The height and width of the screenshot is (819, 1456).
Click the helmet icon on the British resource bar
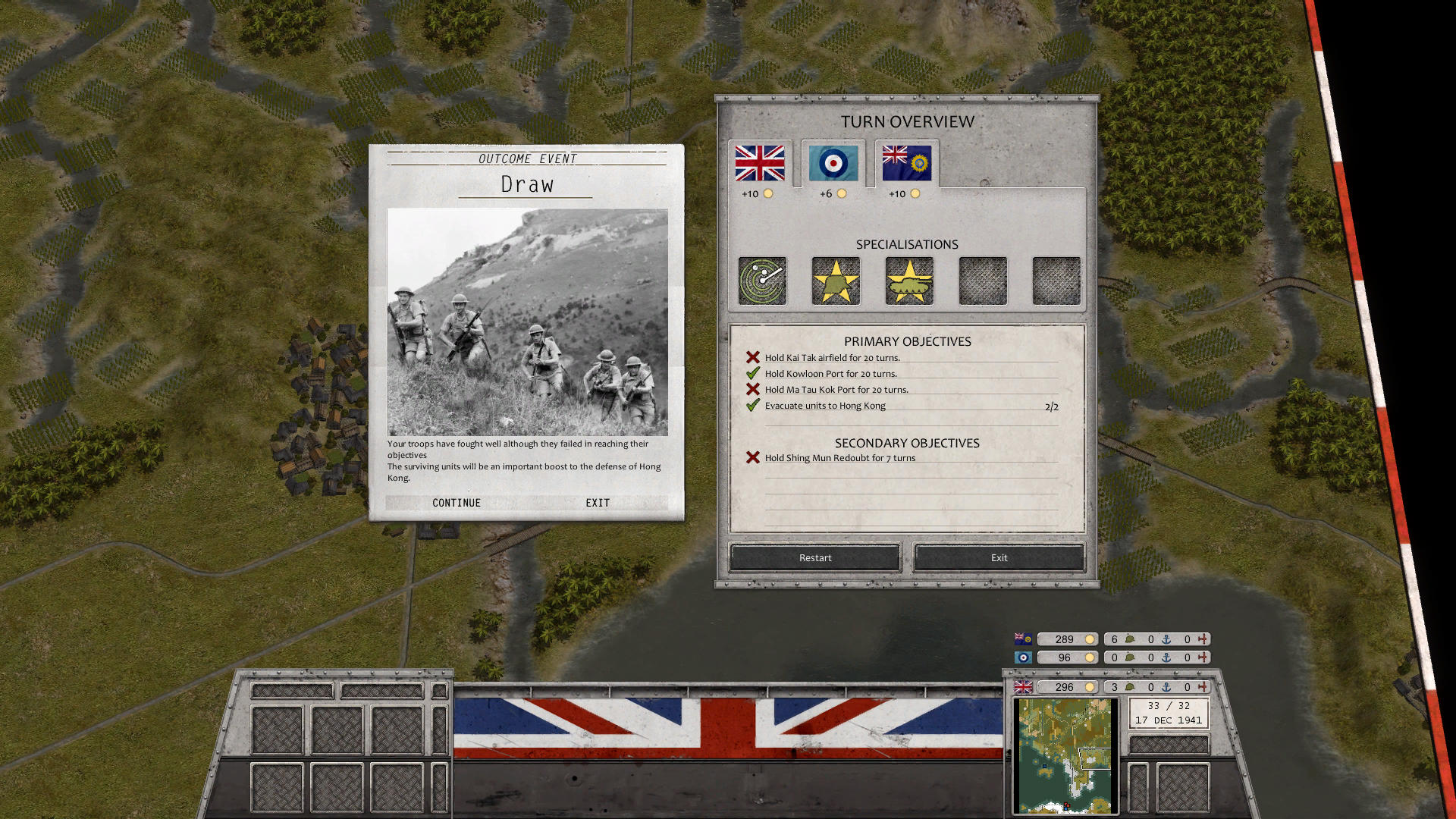point(1129,687)
